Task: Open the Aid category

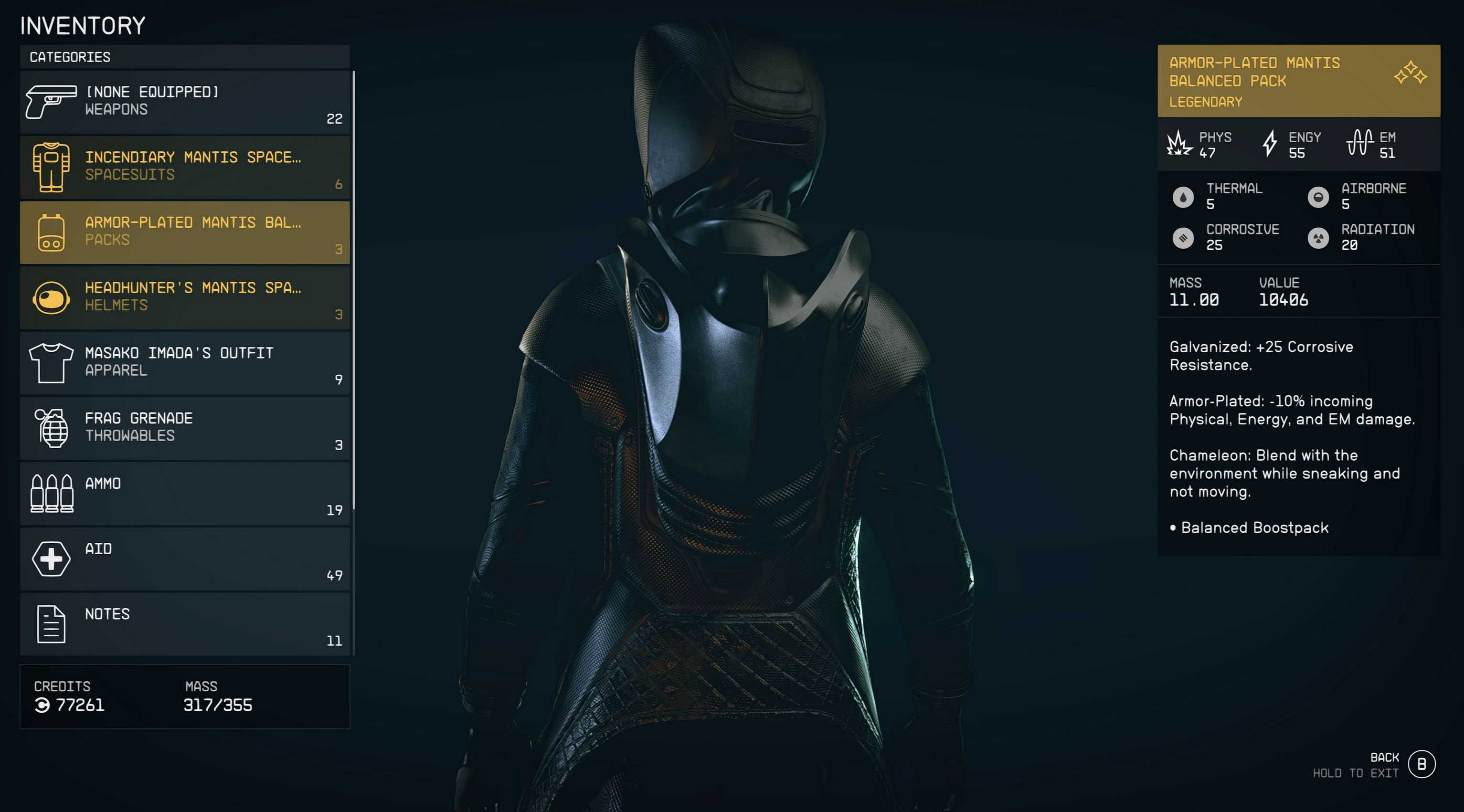Action: 185,559
